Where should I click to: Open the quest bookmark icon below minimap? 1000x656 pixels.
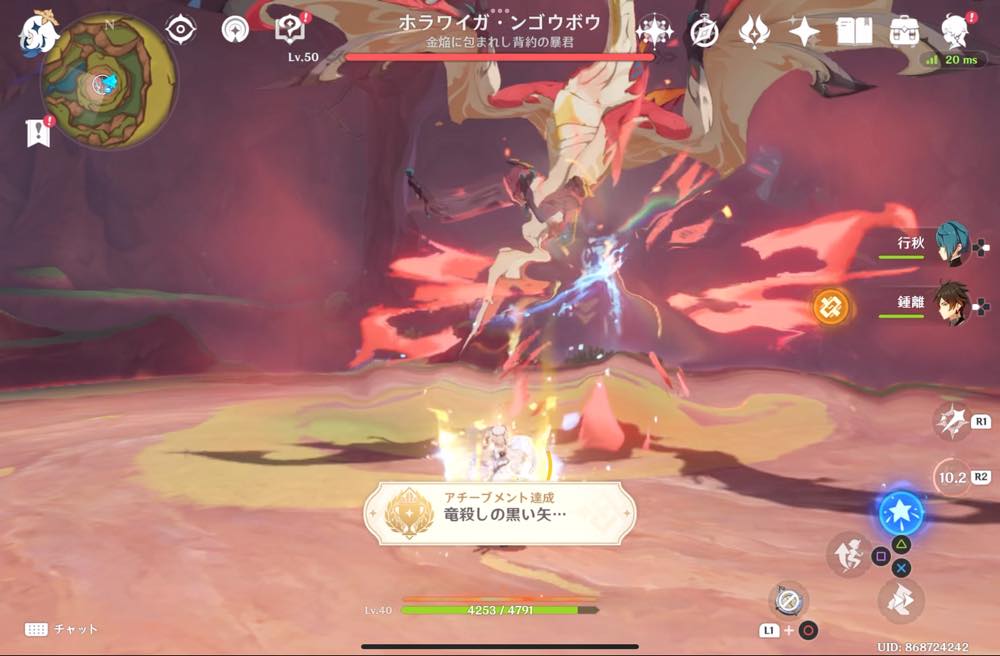[x=38, y=133]
